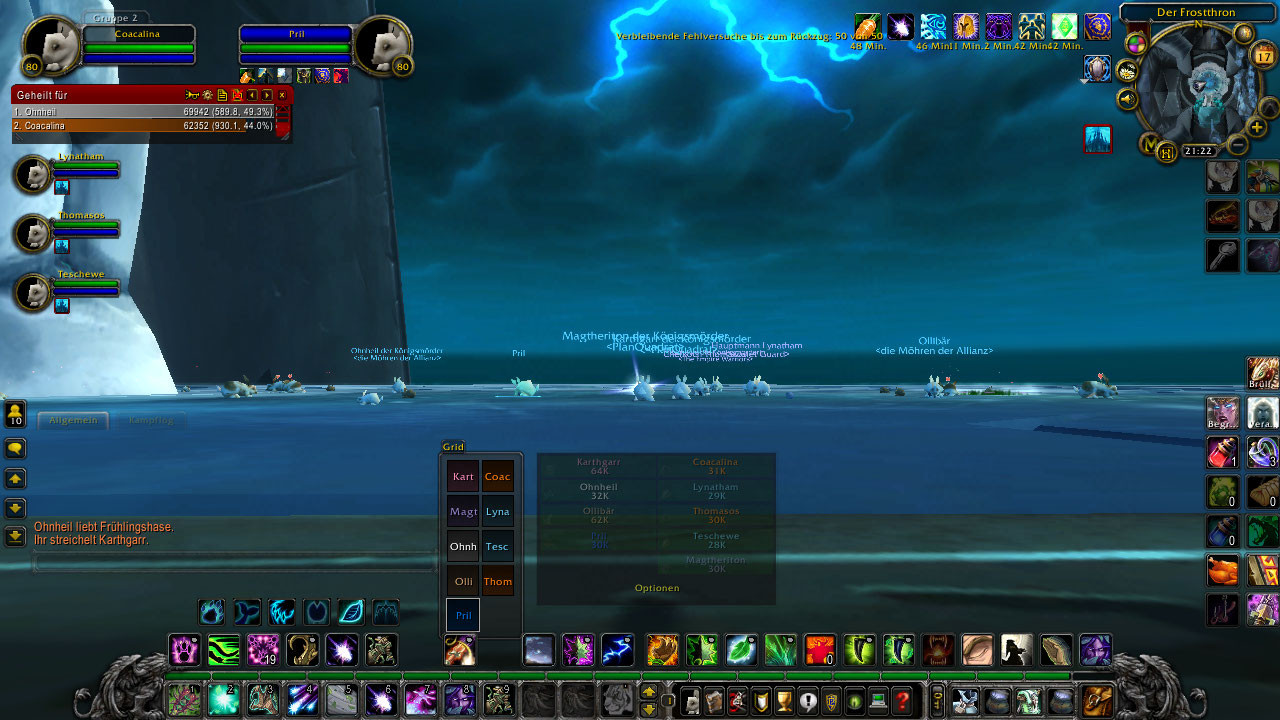The image size is (1280, 720).
Task: Select party member Teschewe's frame
Action: pos(34,292)
